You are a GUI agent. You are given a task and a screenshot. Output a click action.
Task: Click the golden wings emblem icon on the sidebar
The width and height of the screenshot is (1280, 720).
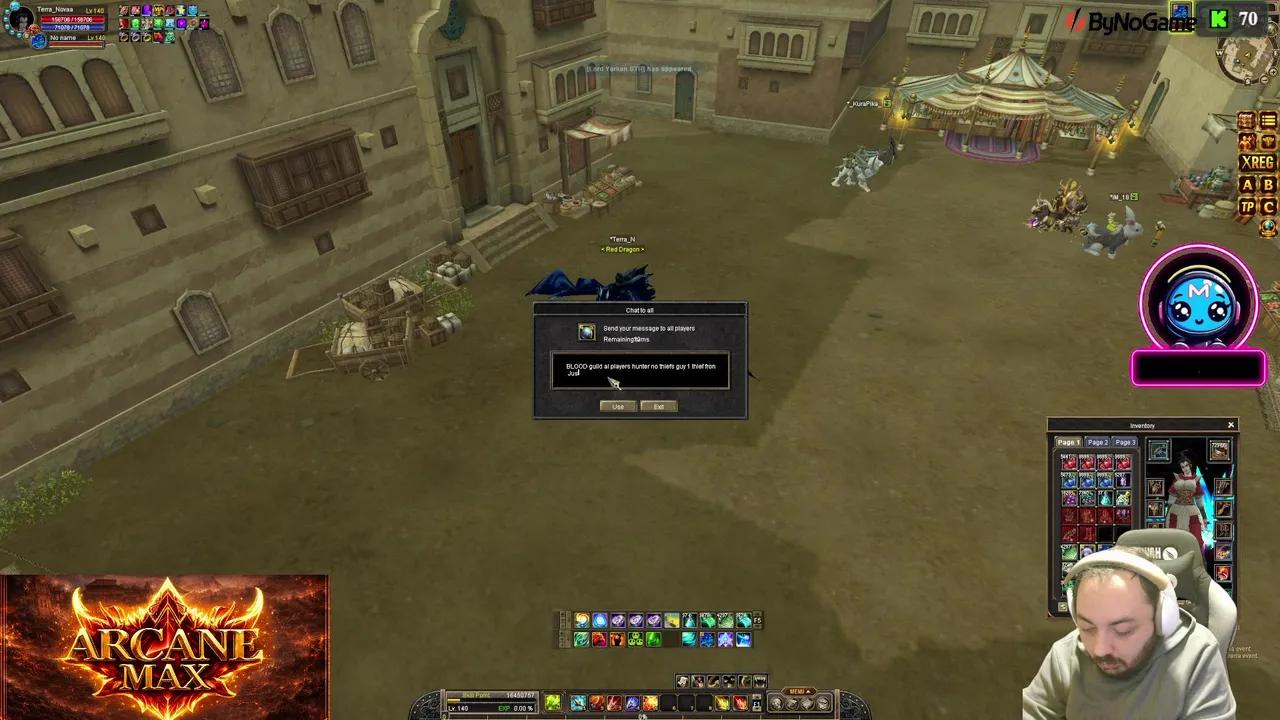tap(1268, 140)
